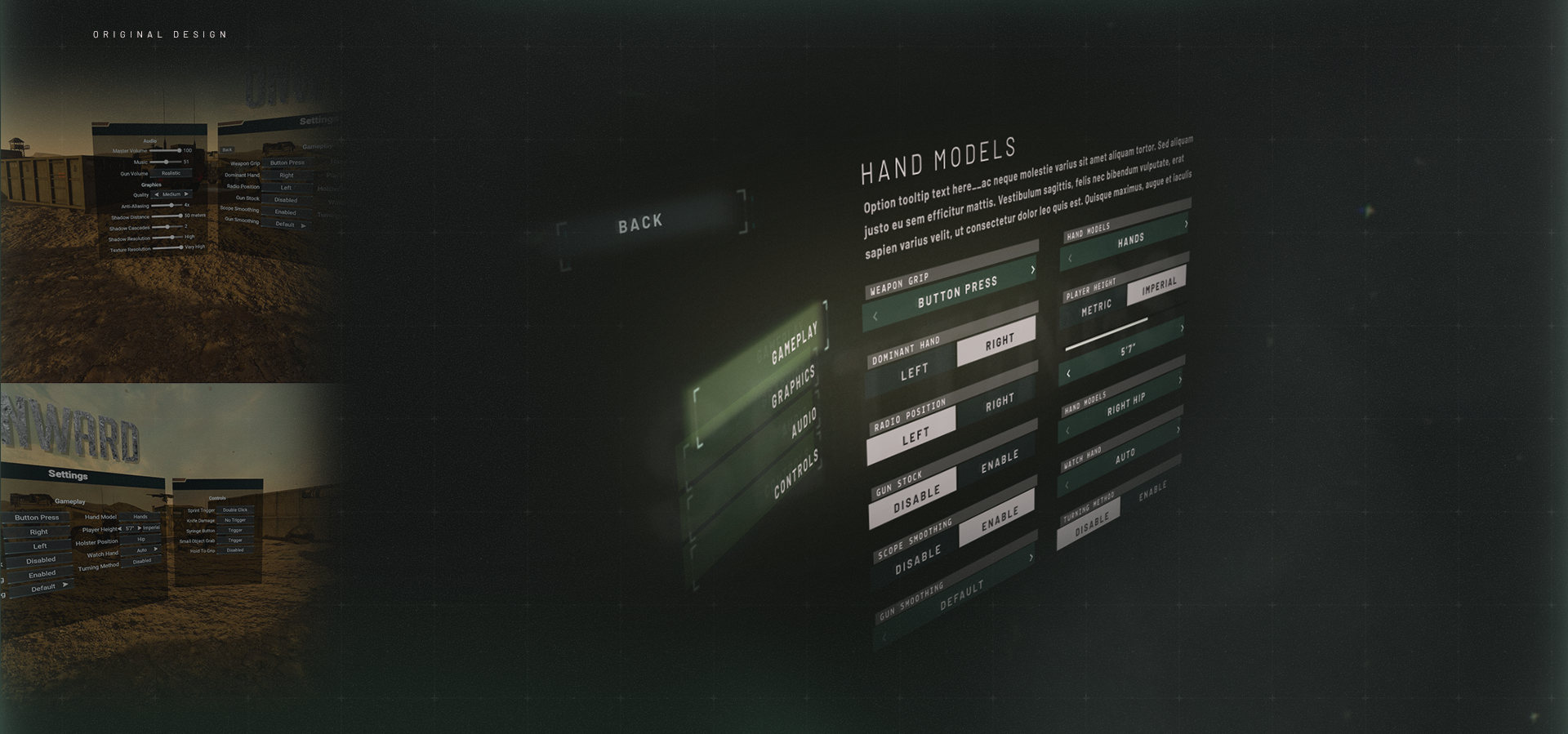This screenshot has width=1568, height=734.
Task: Choose Imperial for Player Height
Action: [x=1159, y=285]
